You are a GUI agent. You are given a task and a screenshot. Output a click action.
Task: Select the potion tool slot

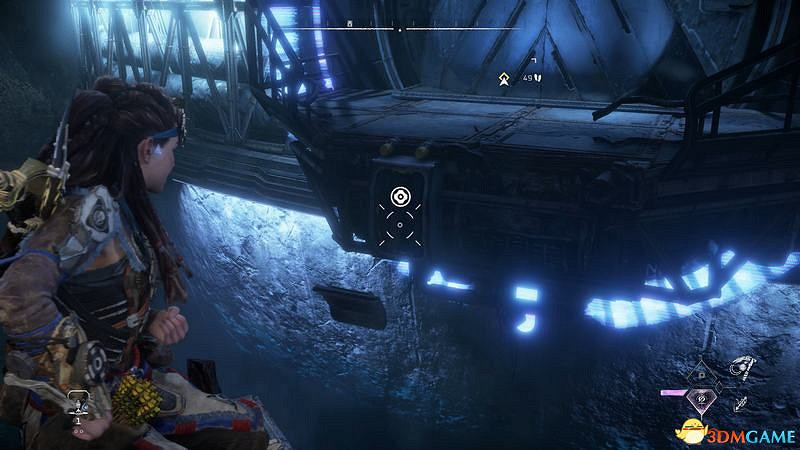click(x=76, y=404)
